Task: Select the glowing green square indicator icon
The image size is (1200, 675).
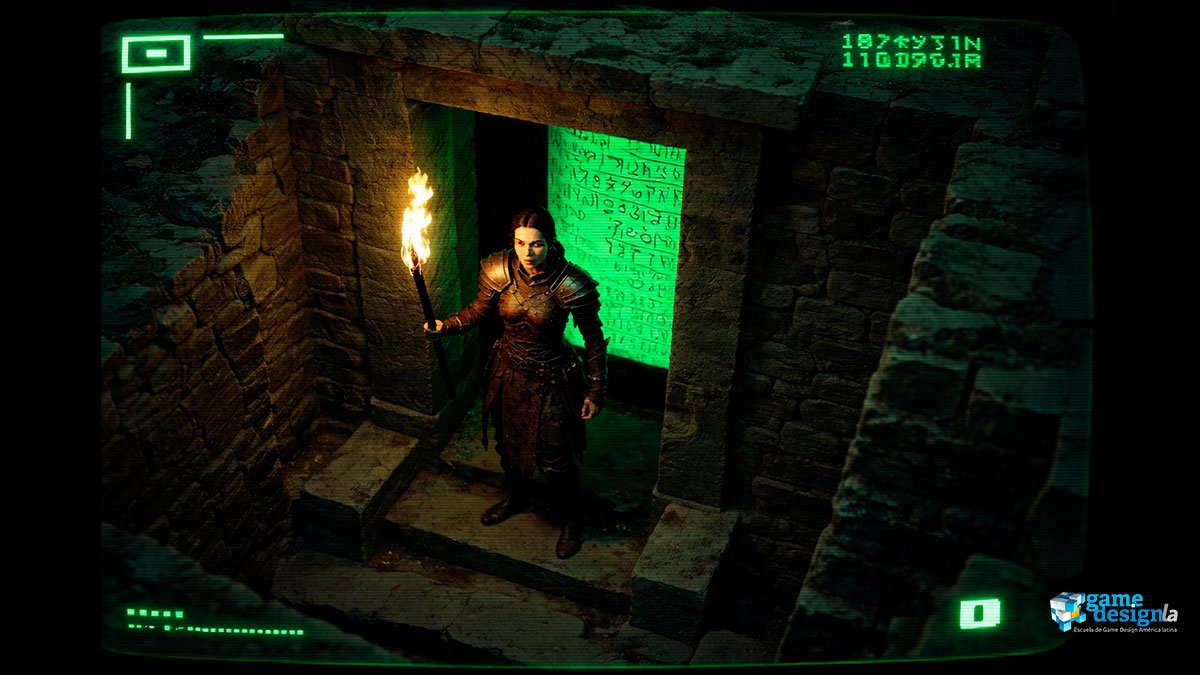Action: (x=979, y=613)
